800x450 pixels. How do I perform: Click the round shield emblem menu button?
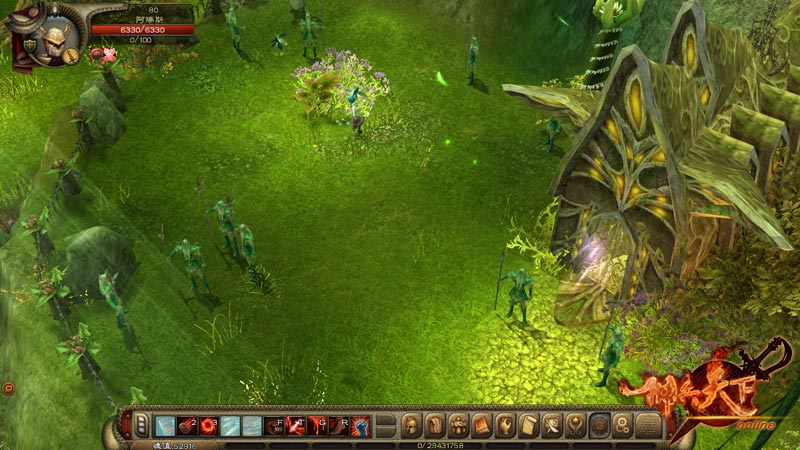coord(598,425)
